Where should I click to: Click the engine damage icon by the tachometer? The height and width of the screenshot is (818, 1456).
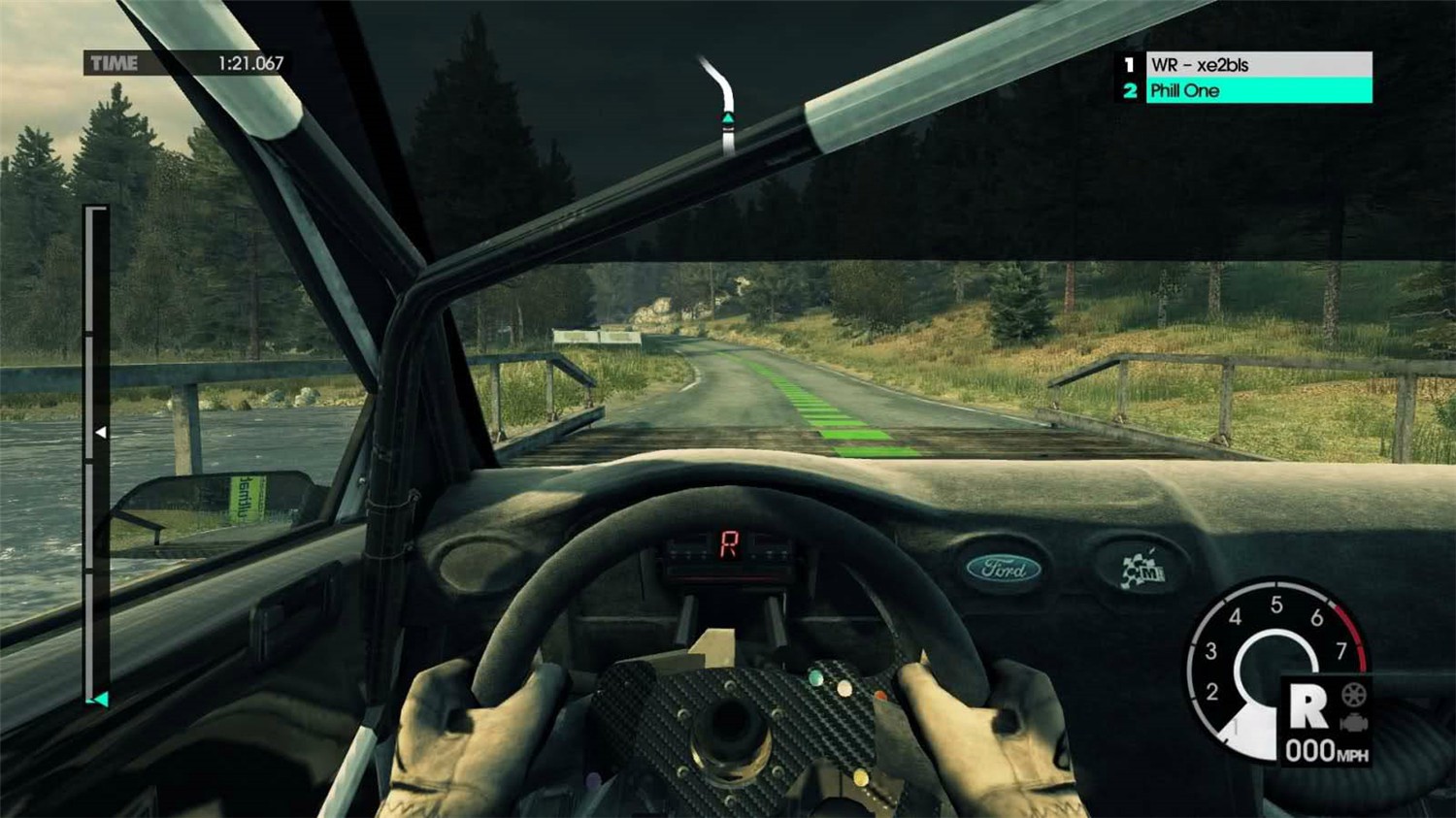tap(1354, 722)
